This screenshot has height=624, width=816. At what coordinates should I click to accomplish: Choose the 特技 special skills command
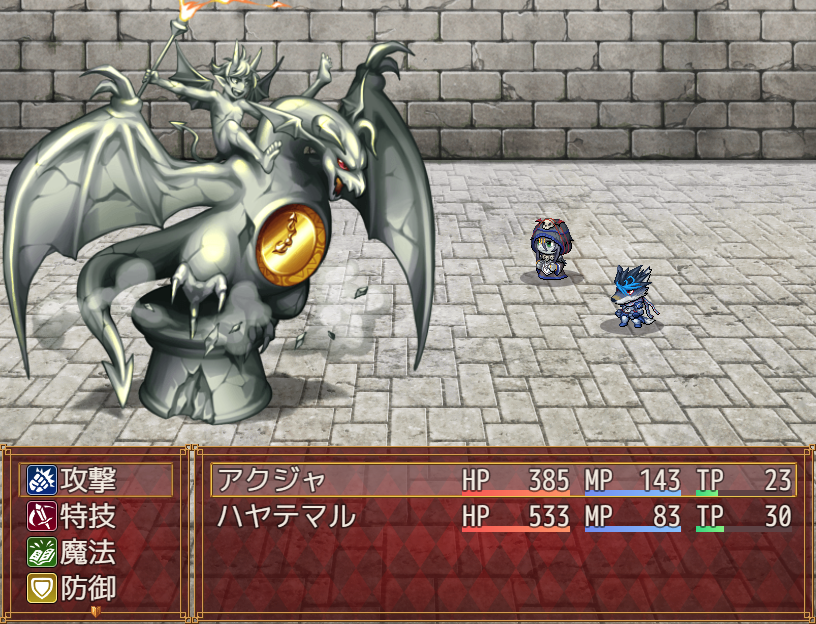(x=96, y=516)
